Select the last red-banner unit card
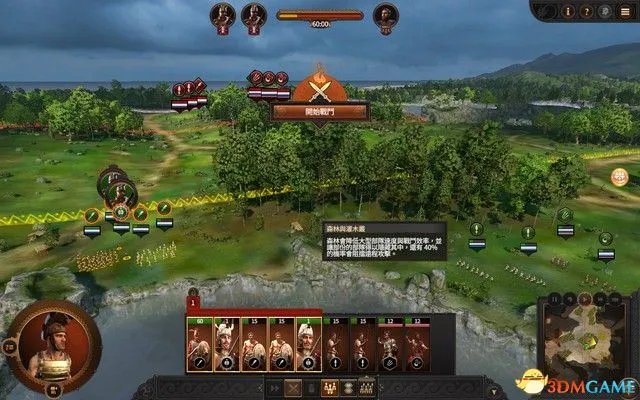The width and height of the screenshot is (640, 400). (x=416, y=344)
